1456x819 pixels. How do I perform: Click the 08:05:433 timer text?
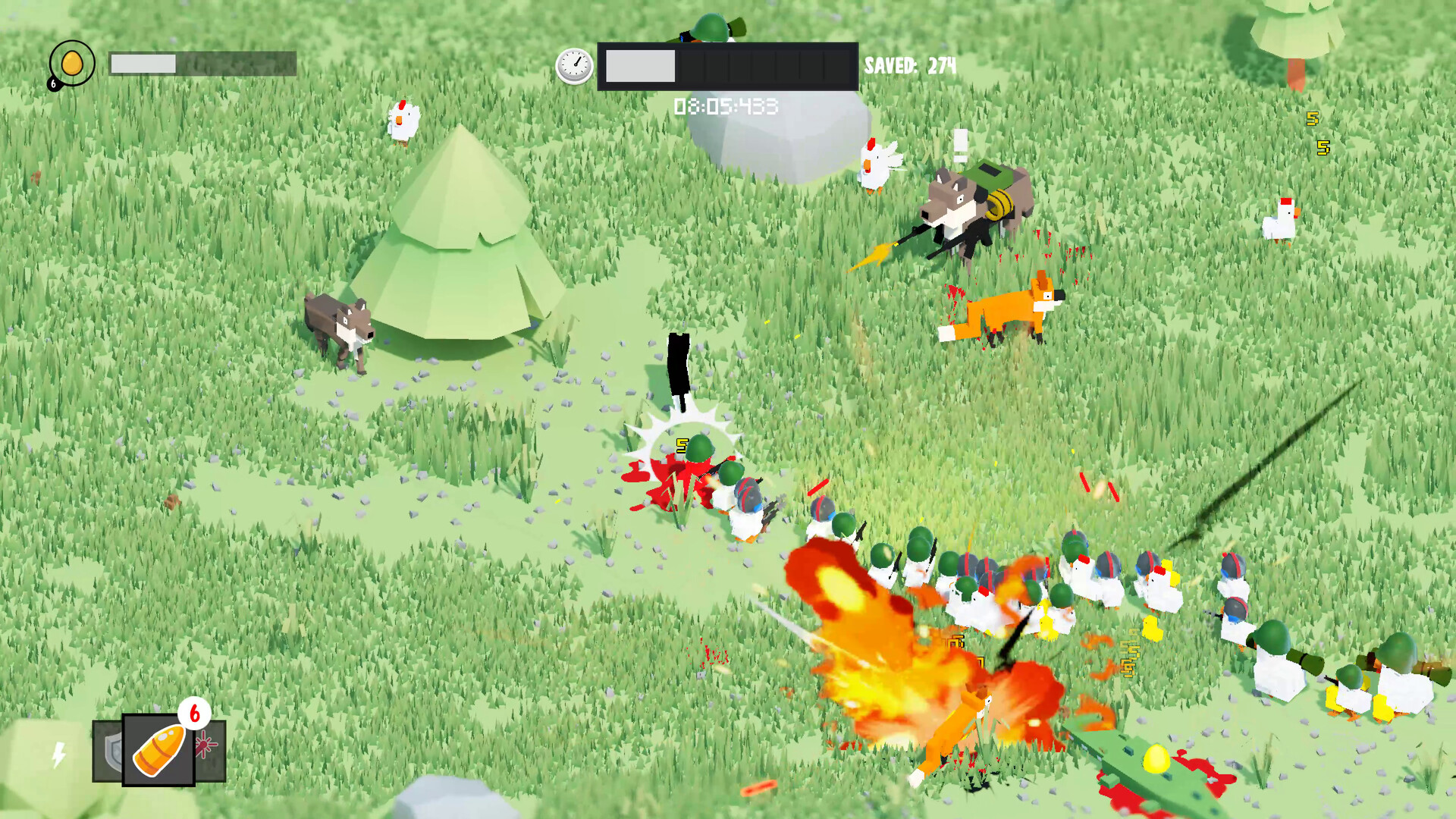724,108
